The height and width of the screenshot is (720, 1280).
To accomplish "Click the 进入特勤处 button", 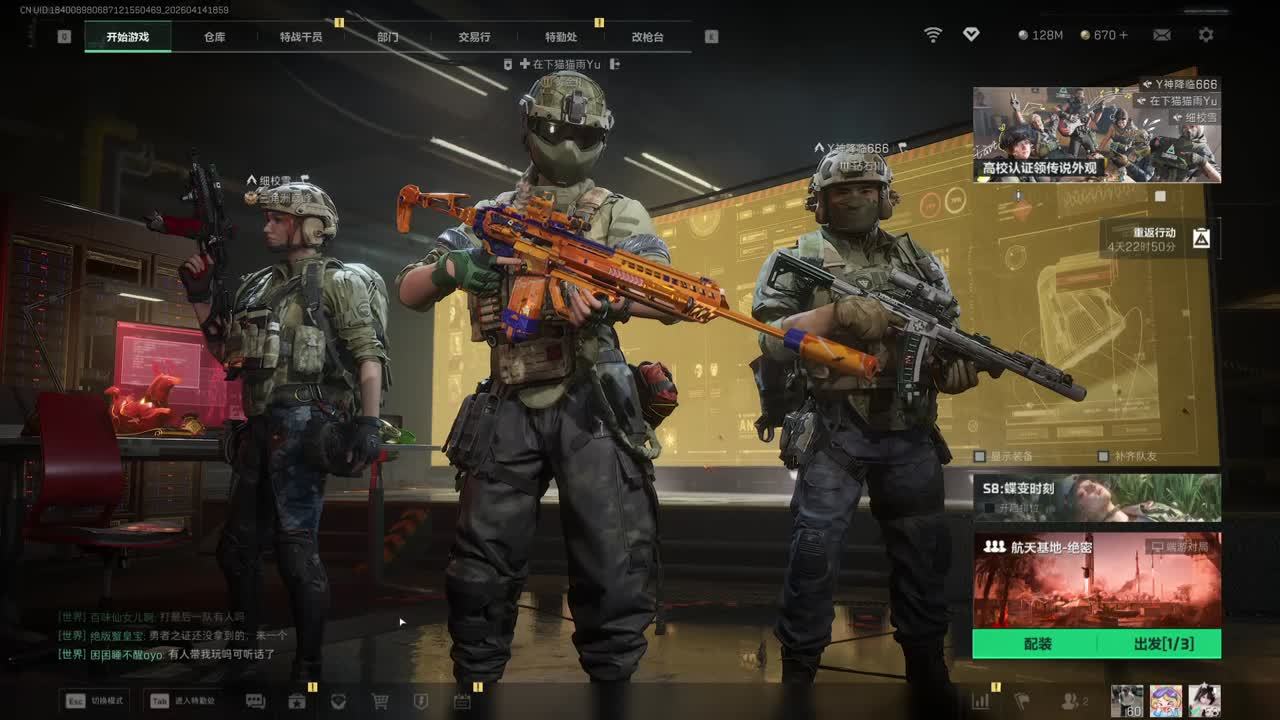I will point(184,701).
